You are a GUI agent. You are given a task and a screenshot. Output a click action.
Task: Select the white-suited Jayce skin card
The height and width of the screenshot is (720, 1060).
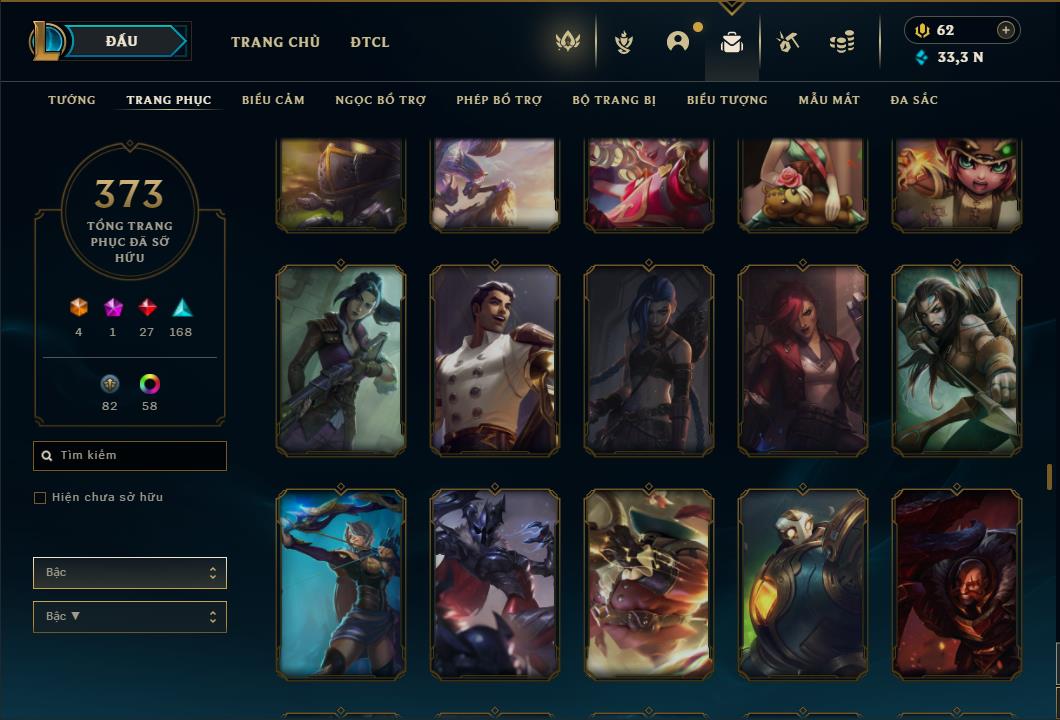[x=495, y=360]
